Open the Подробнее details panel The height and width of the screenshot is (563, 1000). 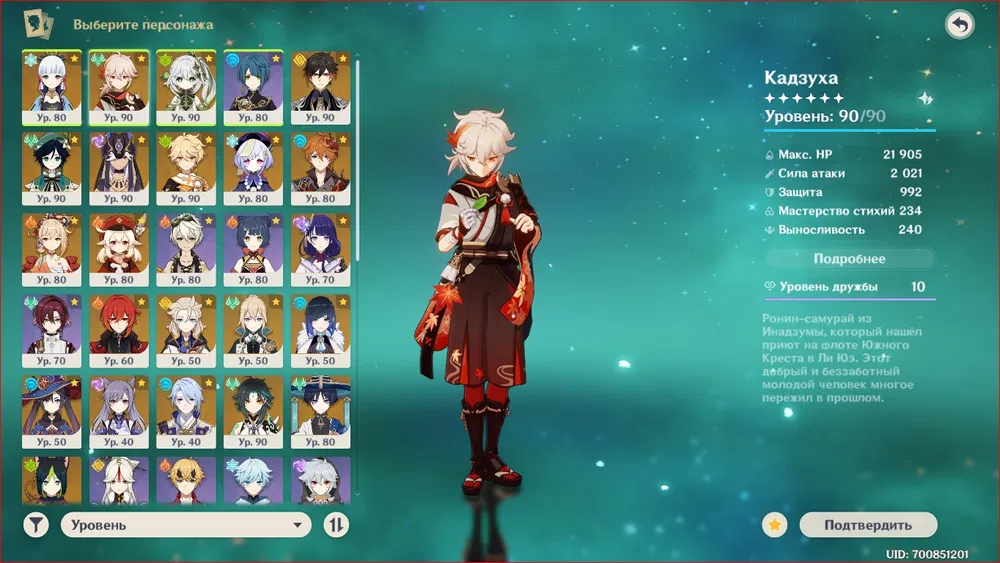849,259
